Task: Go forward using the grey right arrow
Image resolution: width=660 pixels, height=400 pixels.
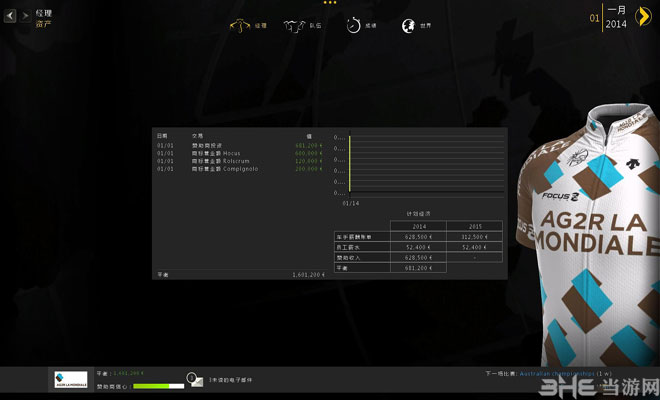Action: point(24,16)
